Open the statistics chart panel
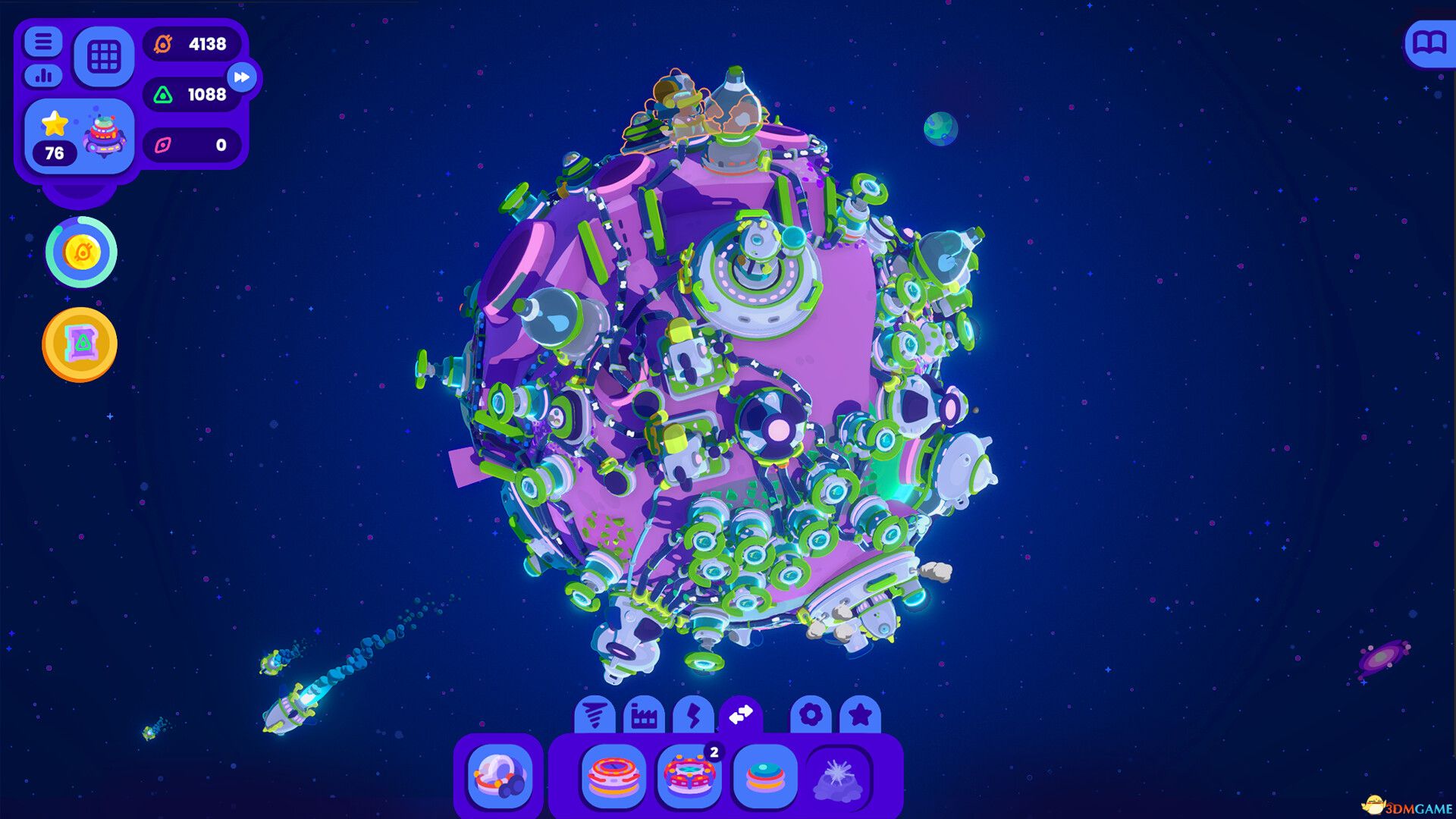 [45, 77]
